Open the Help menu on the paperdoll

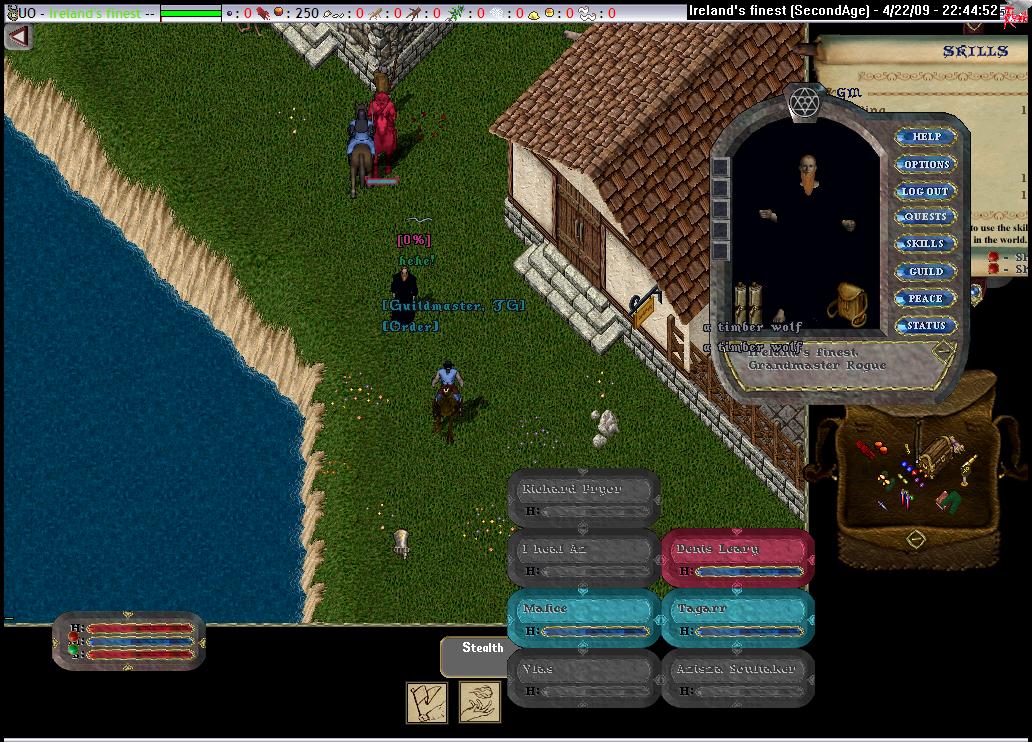point(925,137)
